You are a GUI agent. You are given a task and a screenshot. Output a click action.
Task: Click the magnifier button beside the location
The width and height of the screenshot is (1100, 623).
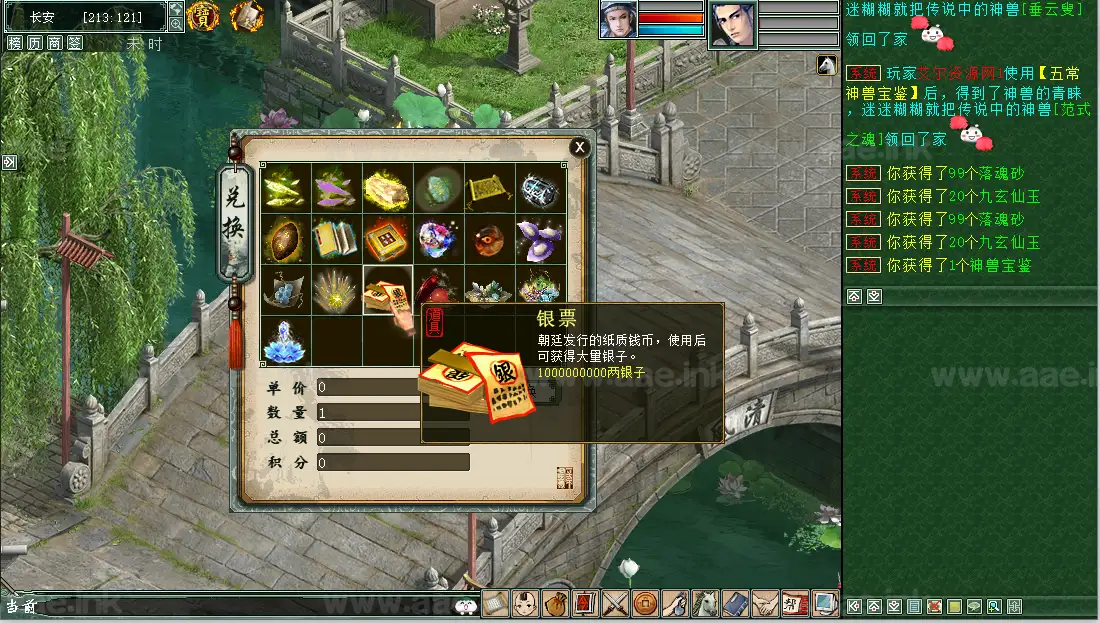click(176, 22)
